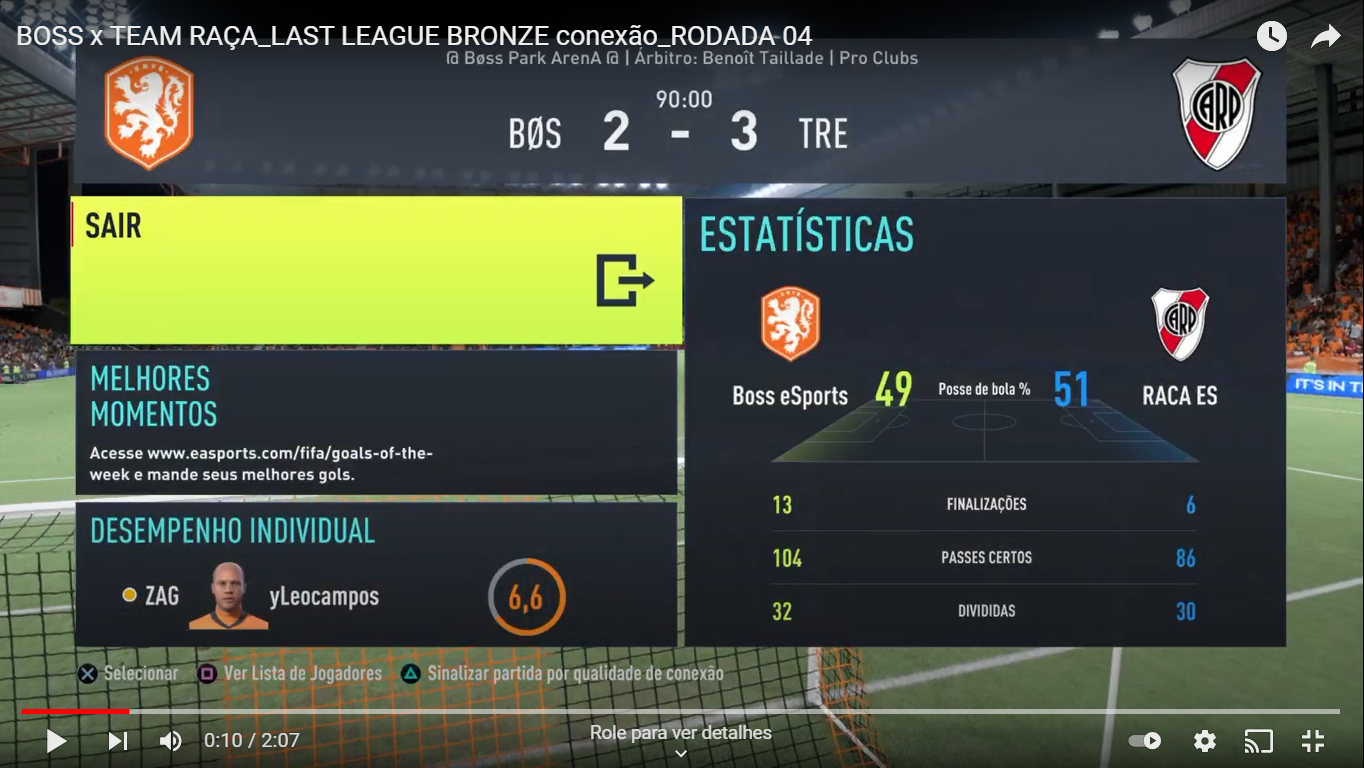Open the Desempenho Individual player panel
The width and height of the screenshot is (1364, 768).
pyautogui.click(x=376, y=574)
